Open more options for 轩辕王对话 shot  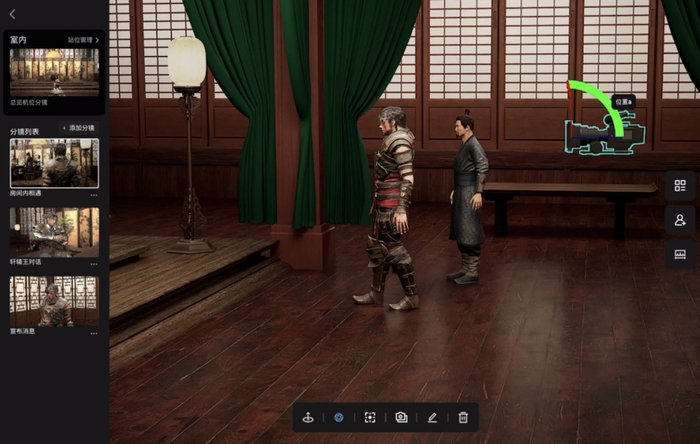94,264
